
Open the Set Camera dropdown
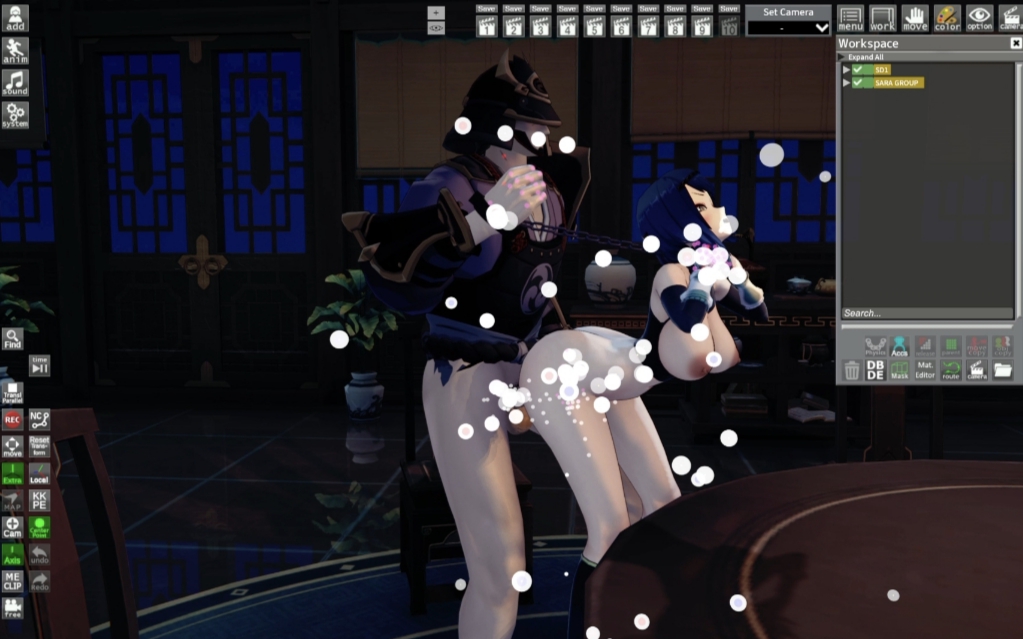pos(788,27)
